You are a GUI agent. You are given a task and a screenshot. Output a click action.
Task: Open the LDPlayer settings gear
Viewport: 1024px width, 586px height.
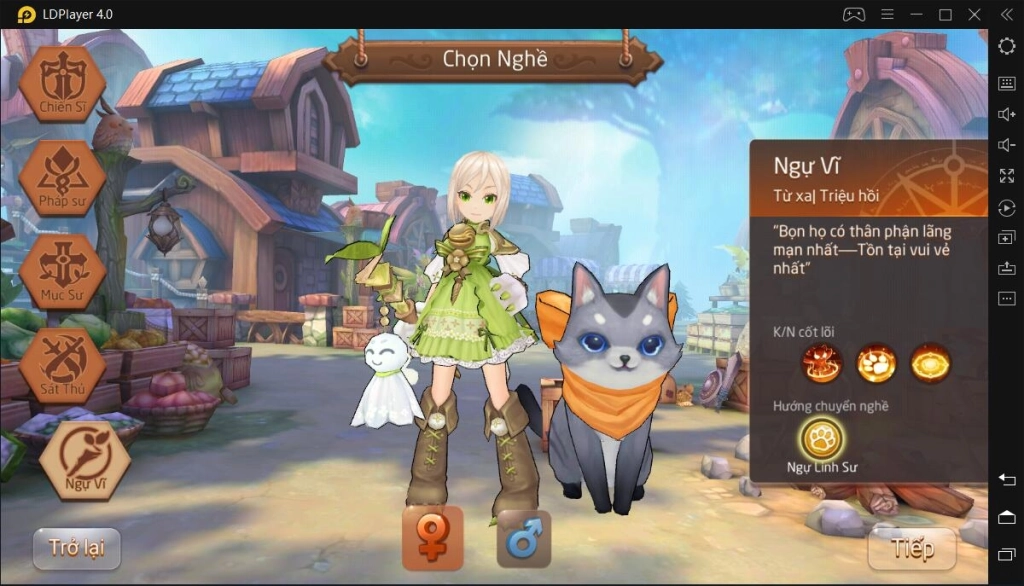coord(1006,48)
